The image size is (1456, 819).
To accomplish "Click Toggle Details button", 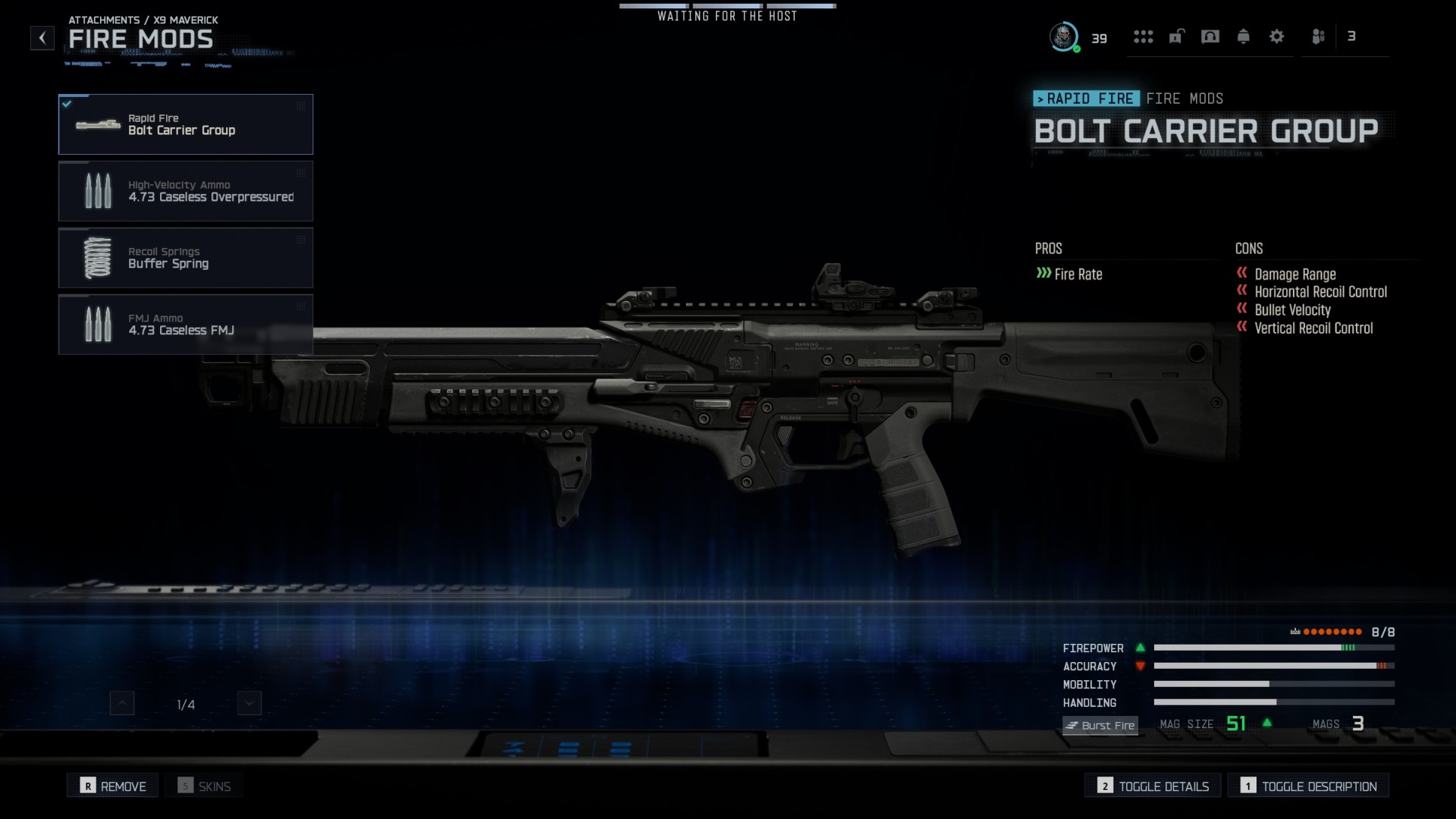I will (x=1152, y=786).
